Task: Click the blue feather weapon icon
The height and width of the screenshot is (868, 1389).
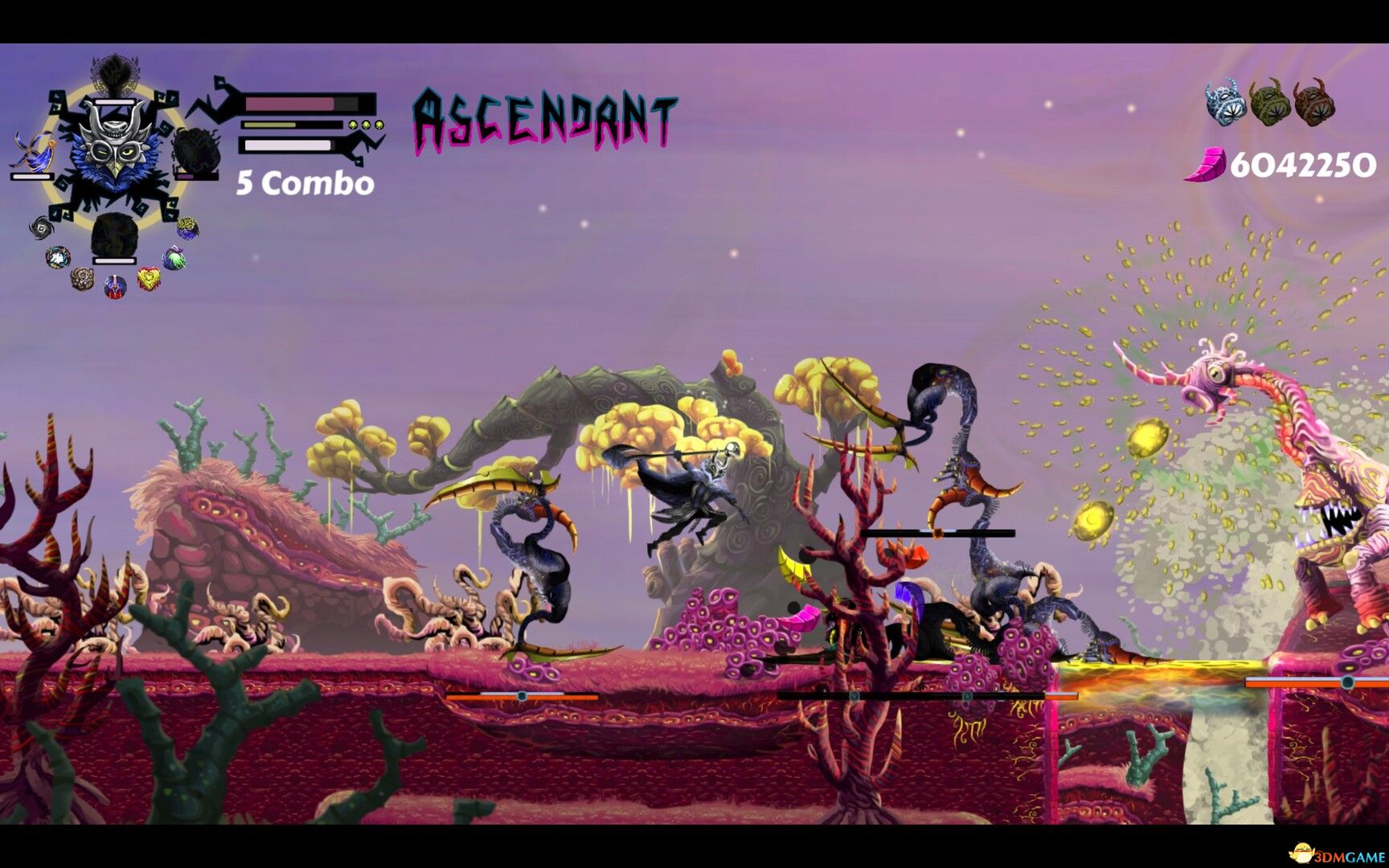Action: point(34,149)
